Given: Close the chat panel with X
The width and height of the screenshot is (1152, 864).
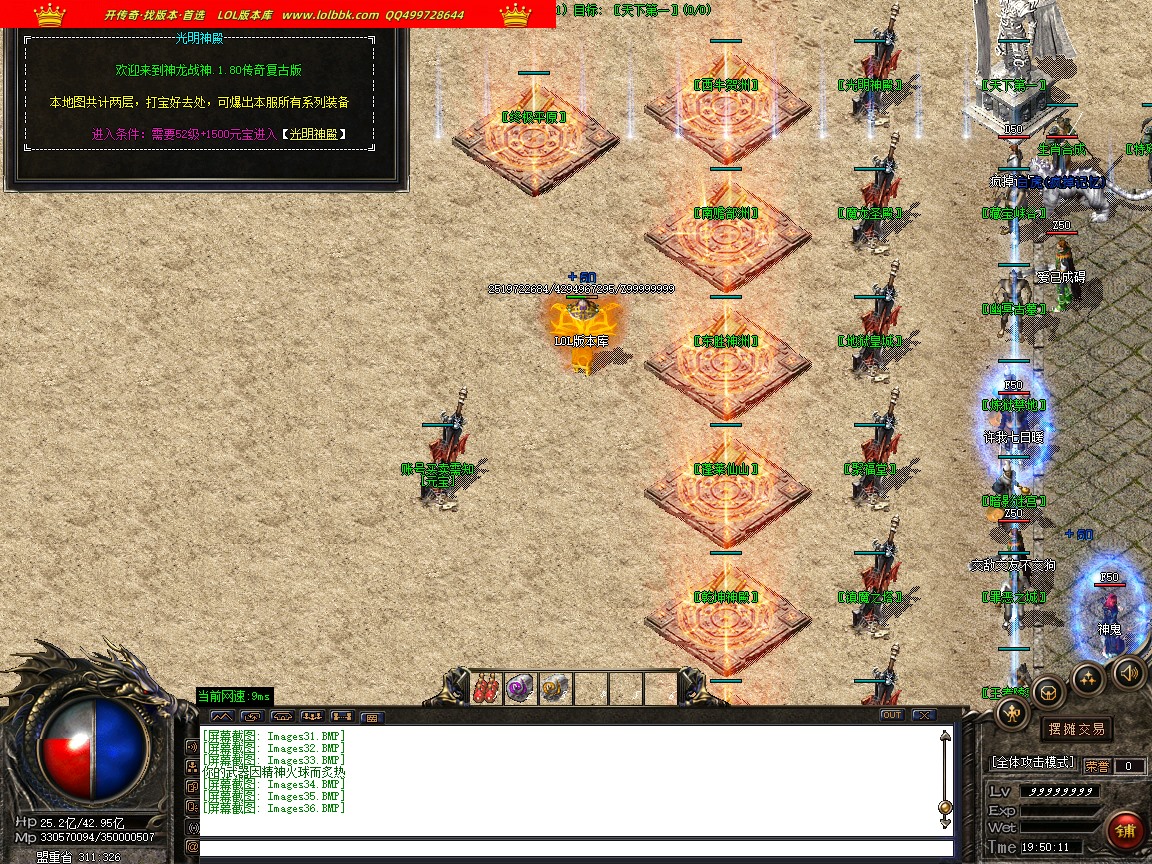Looking at the screenshot, I should point(923,715).
